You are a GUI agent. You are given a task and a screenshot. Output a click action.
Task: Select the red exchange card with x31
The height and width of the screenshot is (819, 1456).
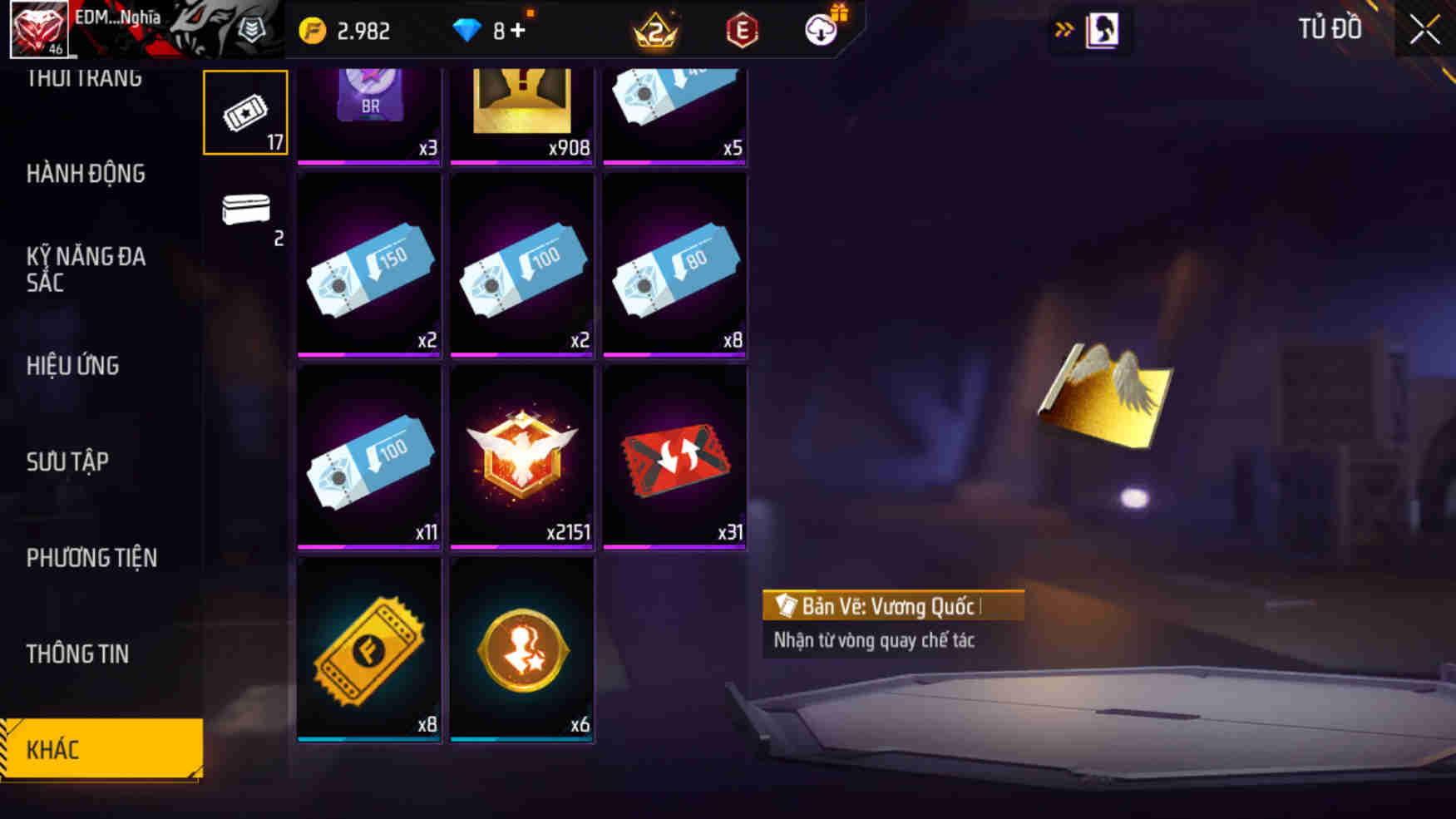click(x=674, y=457)
